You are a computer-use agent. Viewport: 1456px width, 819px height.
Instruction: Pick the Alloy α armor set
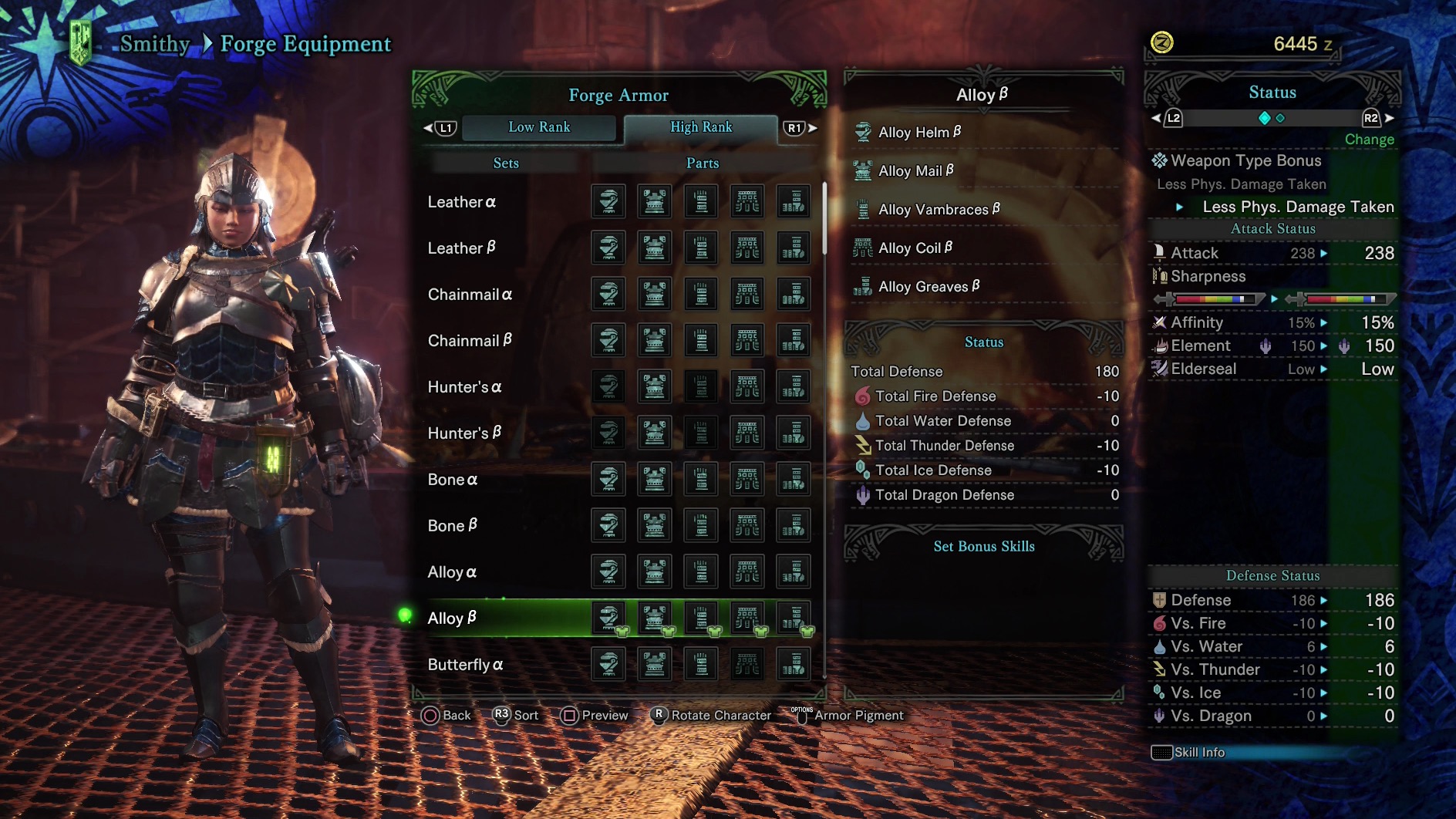point(453,572)
